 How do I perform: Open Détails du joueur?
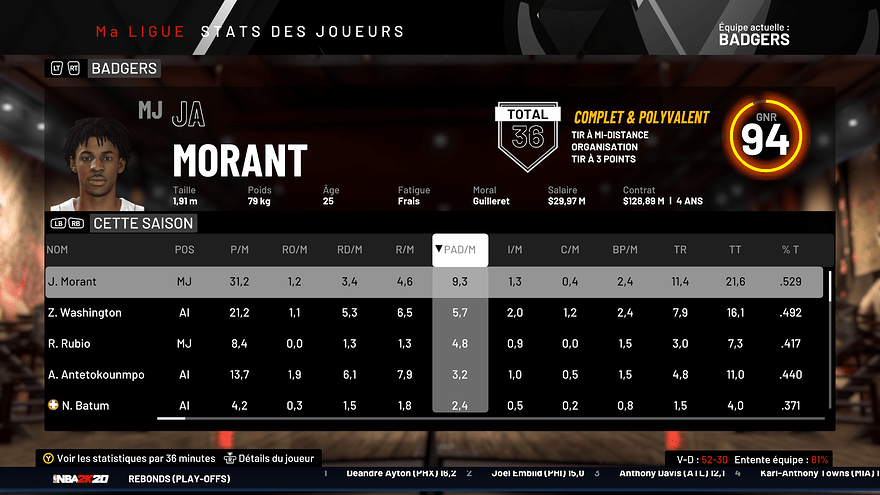[273, 459]
